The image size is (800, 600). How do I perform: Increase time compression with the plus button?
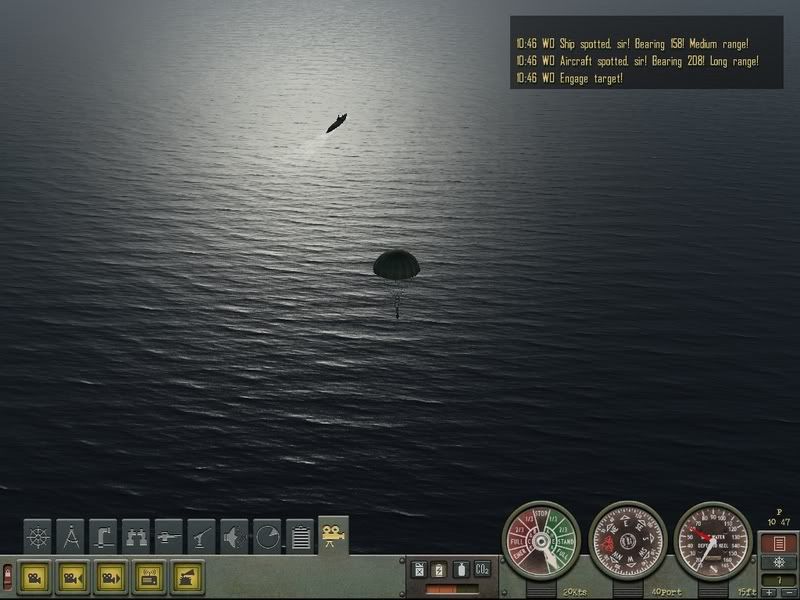coord(769,594)
